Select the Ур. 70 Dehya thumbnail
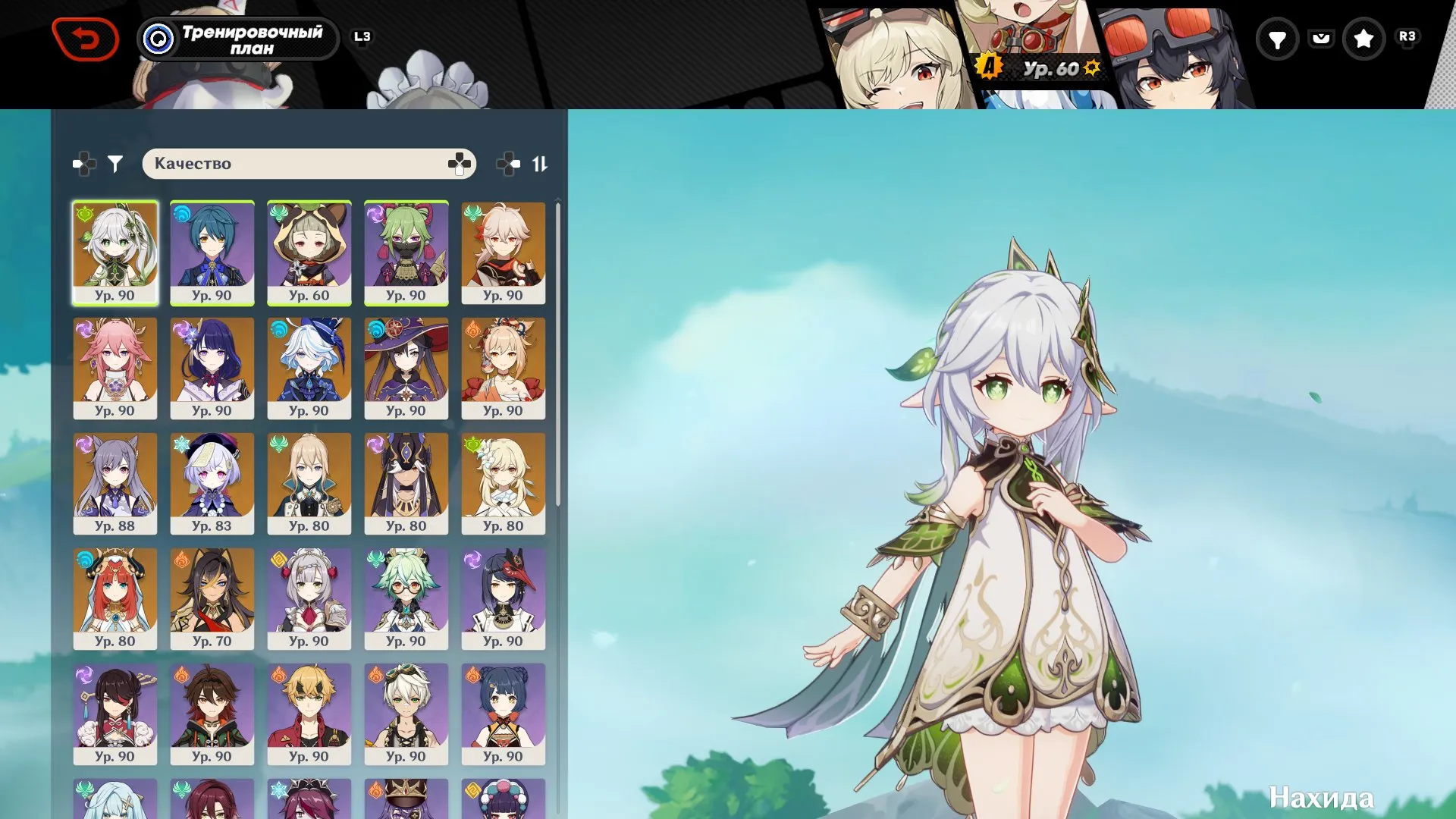The width and height of the screenshot is (1456, 819). point(212,599)
